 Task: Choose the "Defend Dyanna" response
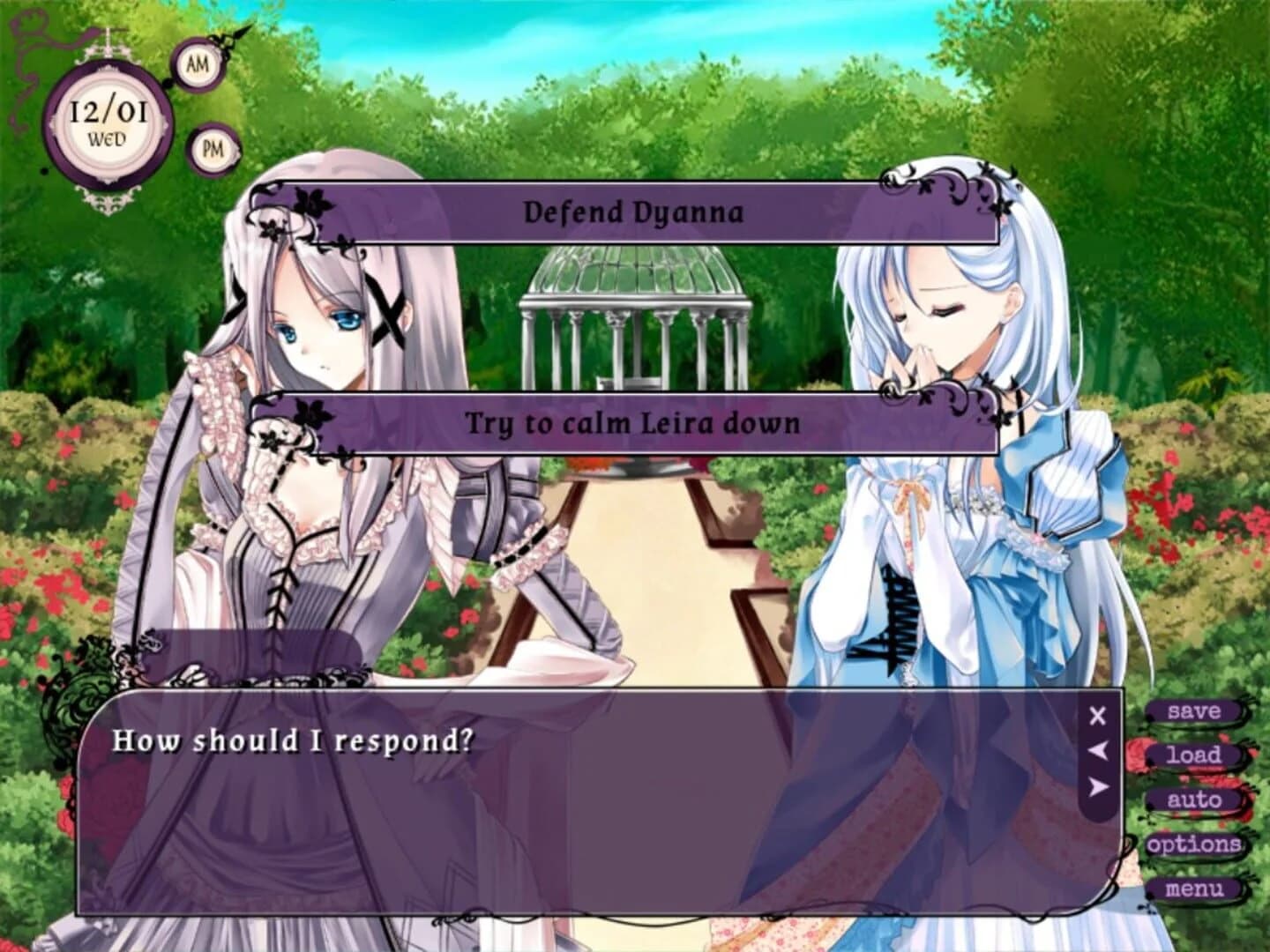pyautogui.click(x=633, y=212)
